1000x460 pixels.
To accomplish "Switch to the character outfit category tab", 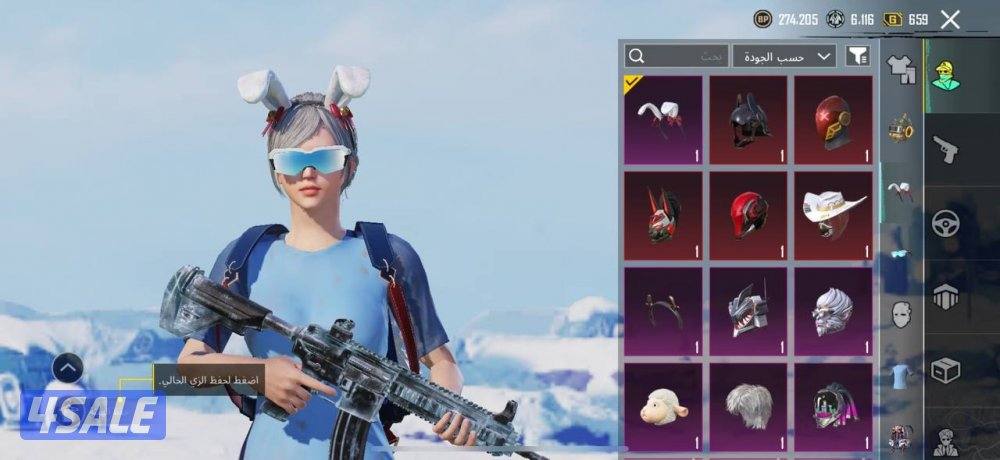I will point(945,73).
